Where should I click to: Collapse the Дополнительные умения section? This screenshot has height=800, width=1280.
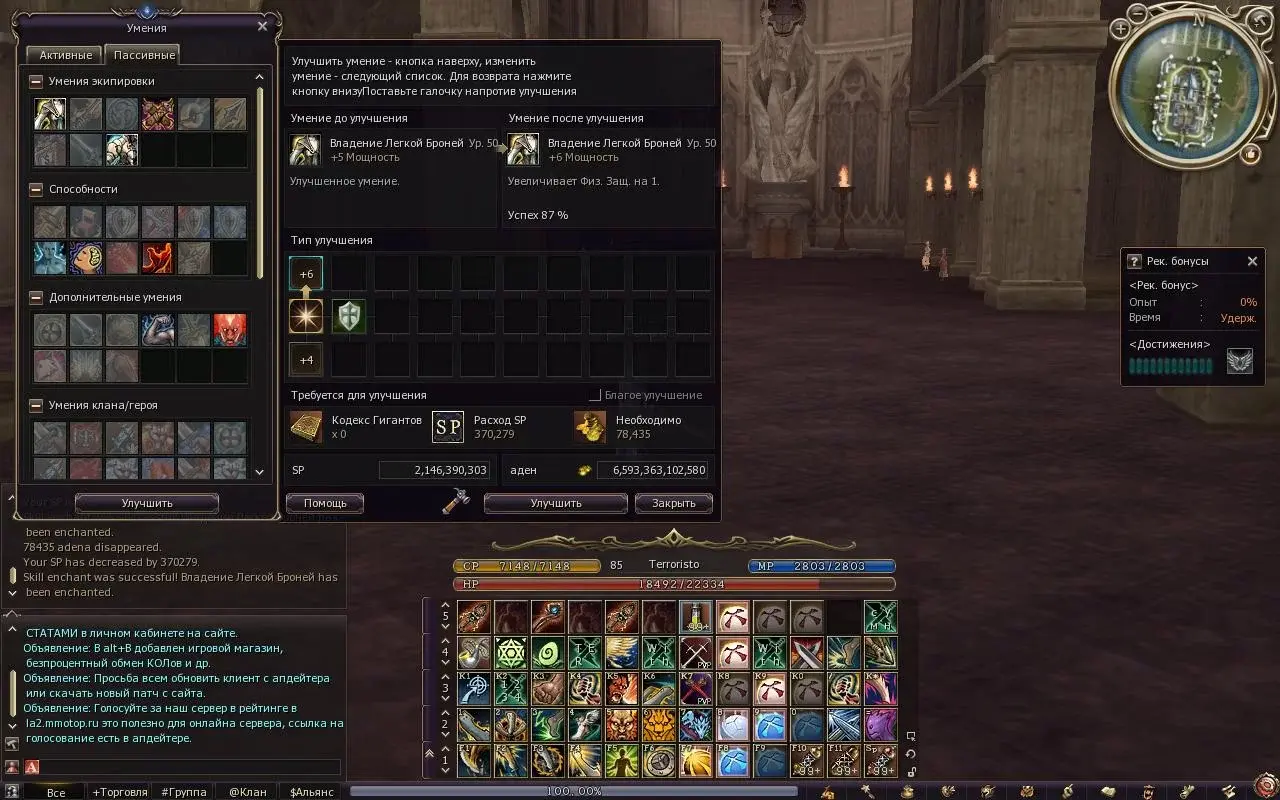pos(36,297)
